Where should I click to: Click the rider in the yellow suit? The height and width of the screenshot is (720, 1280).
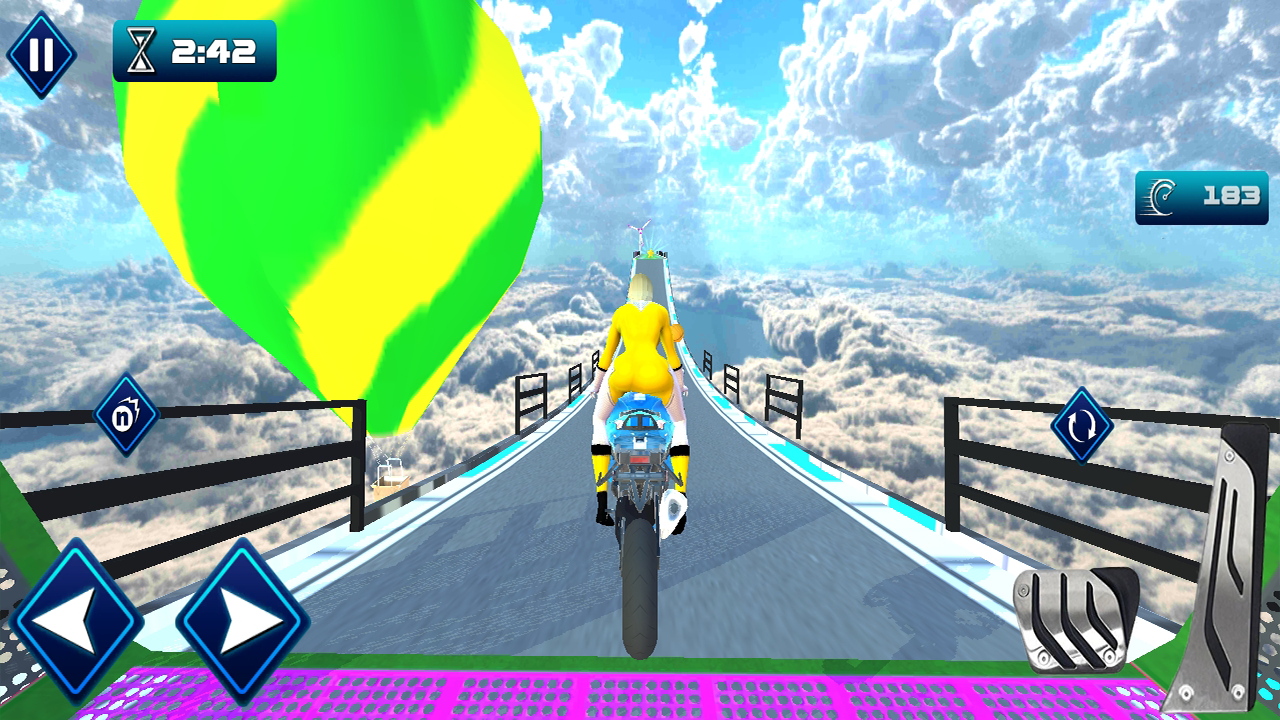click(x=640, y=350)
